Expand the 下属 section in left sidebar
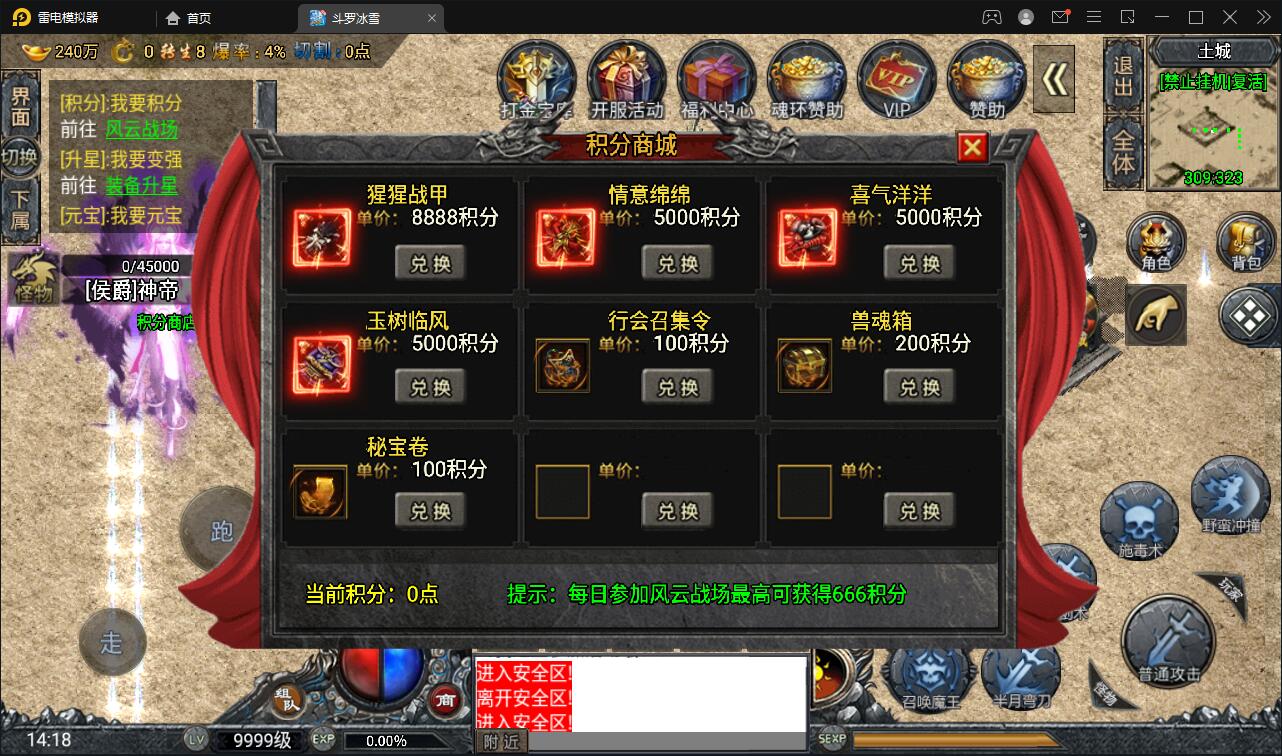Image resolution: width=1282 pixels, height=756 pixels. click(x=21, y=210)
